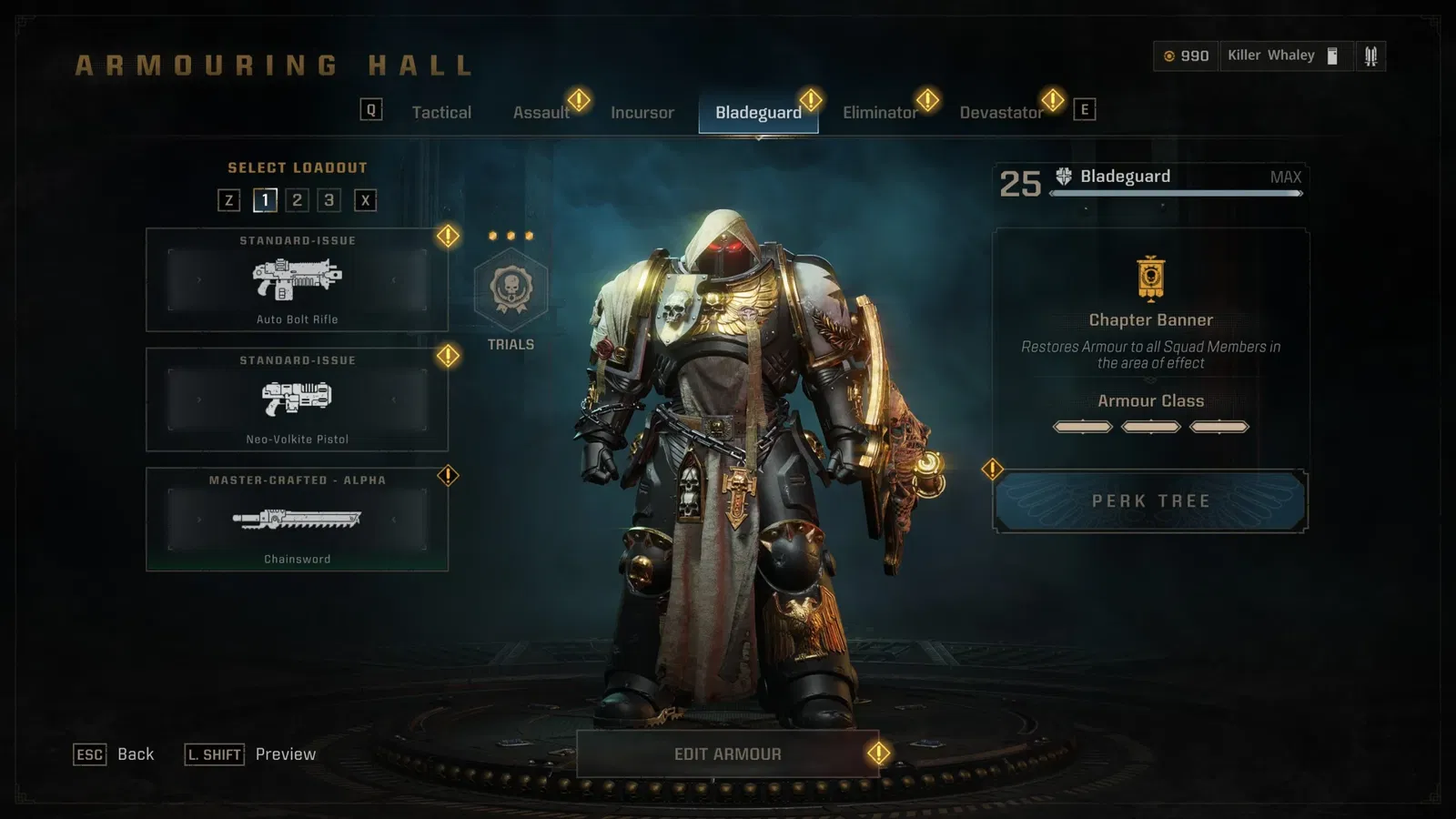Image resolution: width=1456 pixels, height=819 pixels.
Task: Open the Auto Bolt Rifle weapon slot
Action: [297, 280]
